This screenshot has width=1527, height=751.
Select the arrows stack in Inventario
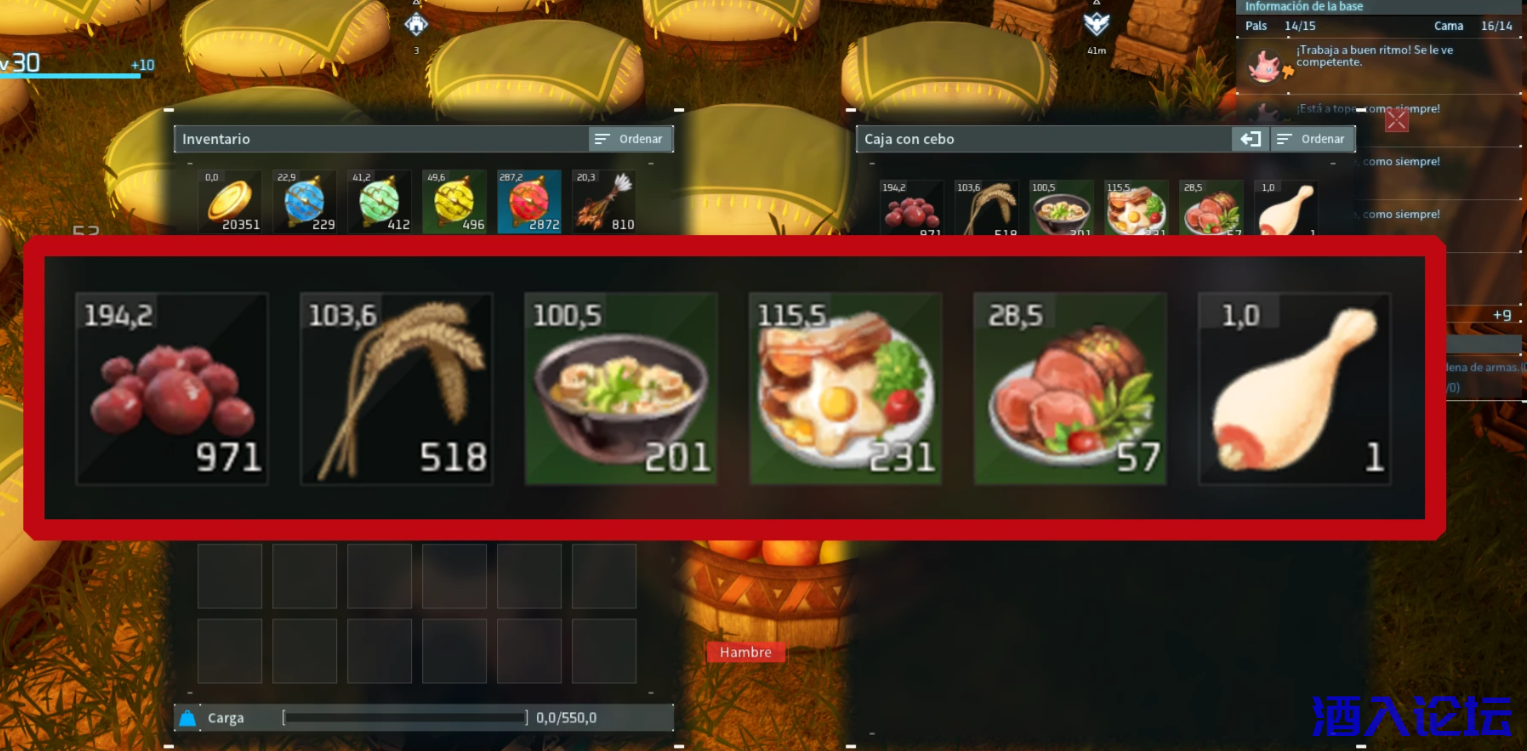coord(604,202)
